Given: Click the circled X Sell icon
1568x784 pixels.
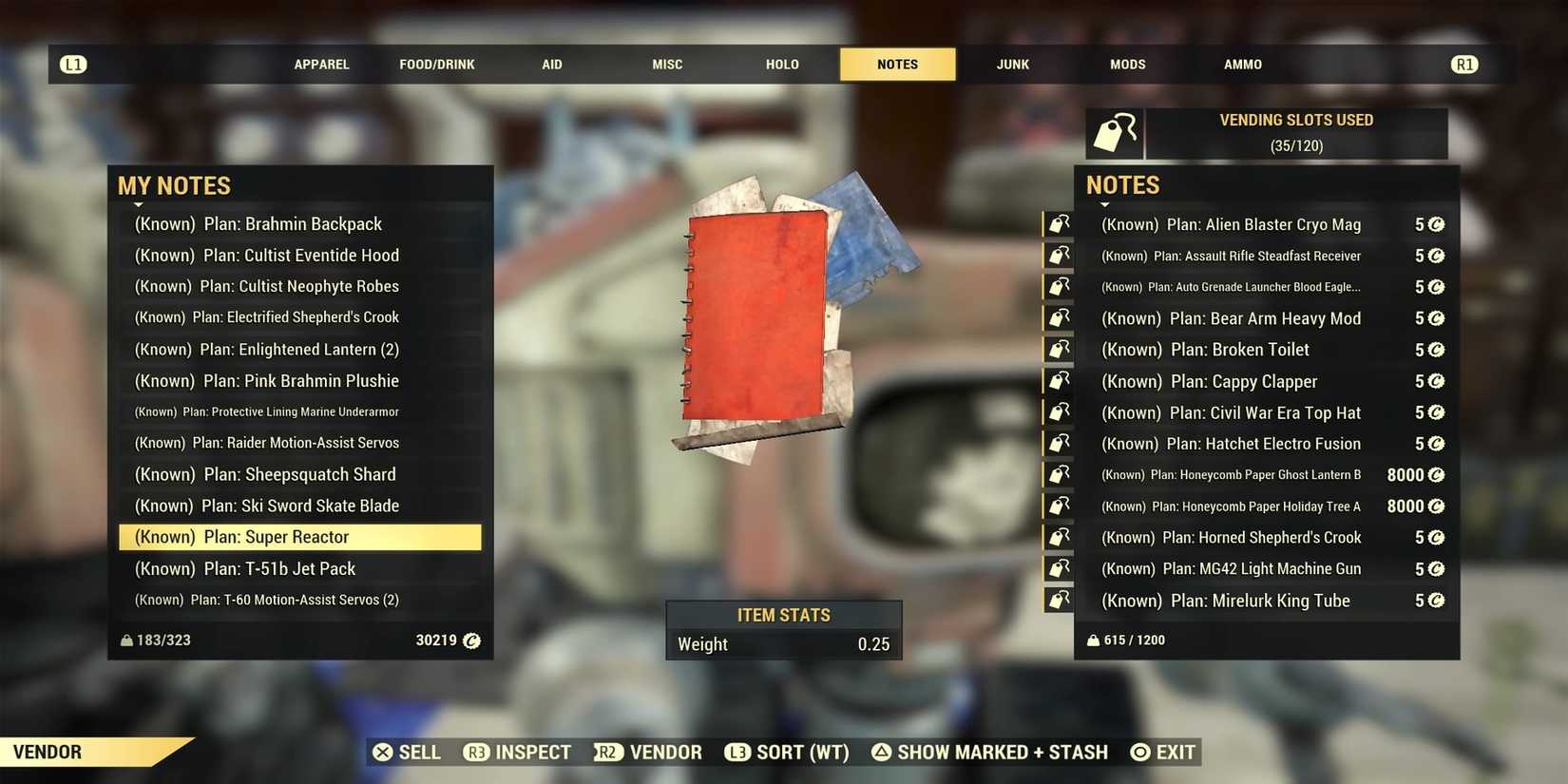Looking at the screenshot, I should (x=383, y=752).
